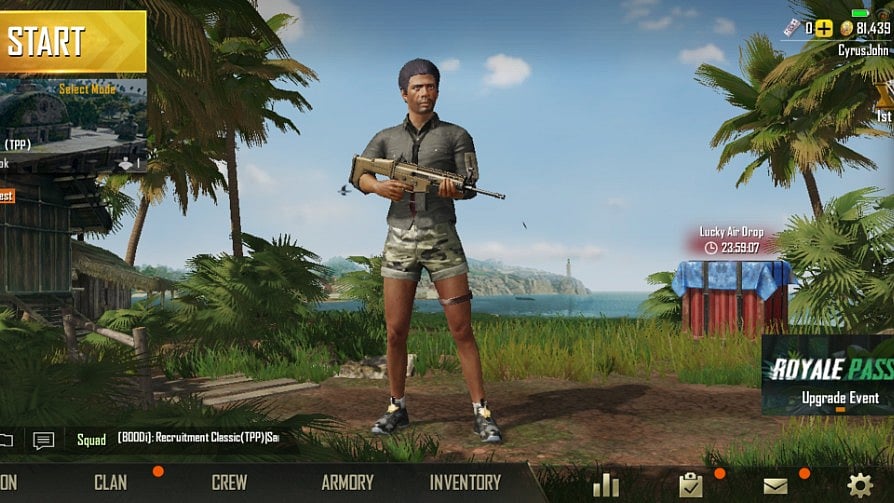Viewport: 894px width, 503px height.
Task: Show the statistics bar chart icon
Action: [x=606, y=485]
